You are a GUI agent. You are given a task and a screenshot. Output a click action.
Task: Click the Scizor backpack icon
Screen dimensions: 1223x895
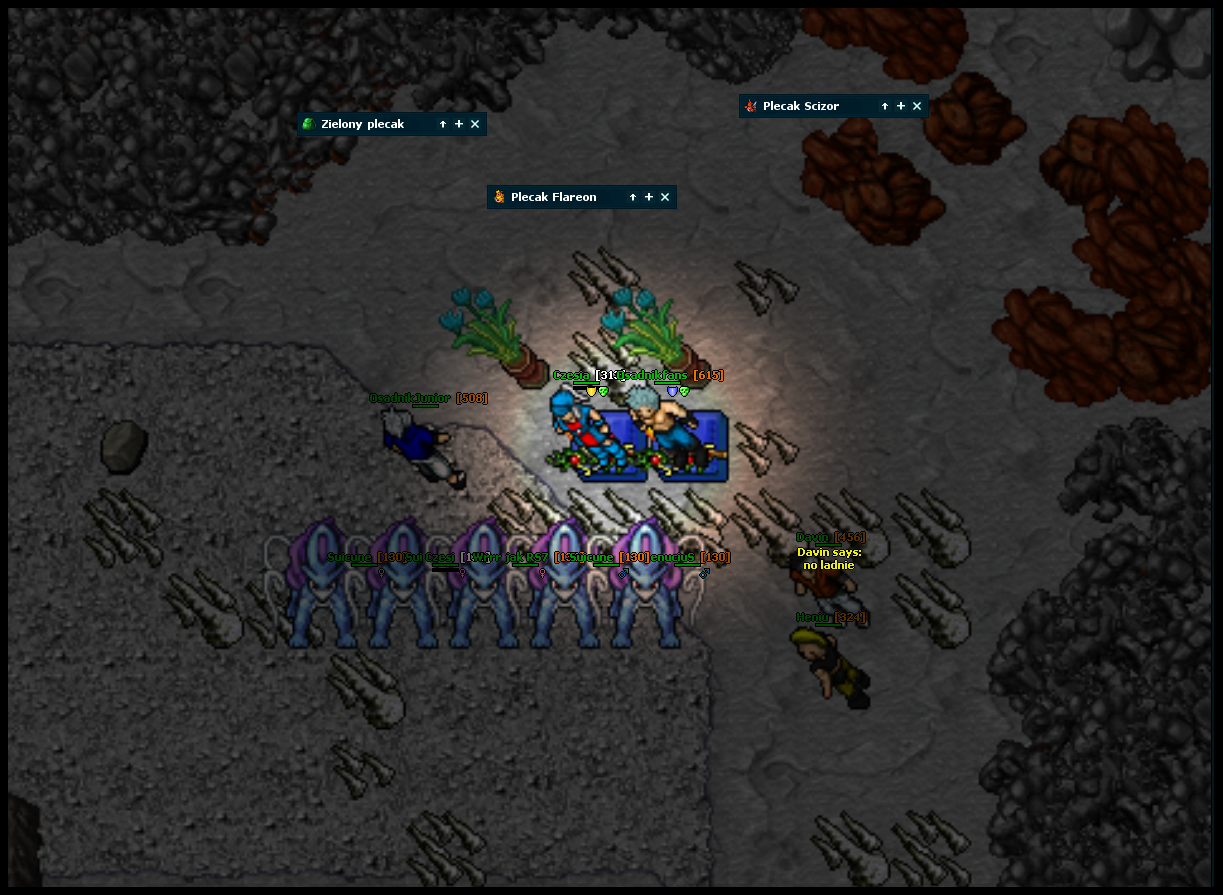(x=751, y=106)
